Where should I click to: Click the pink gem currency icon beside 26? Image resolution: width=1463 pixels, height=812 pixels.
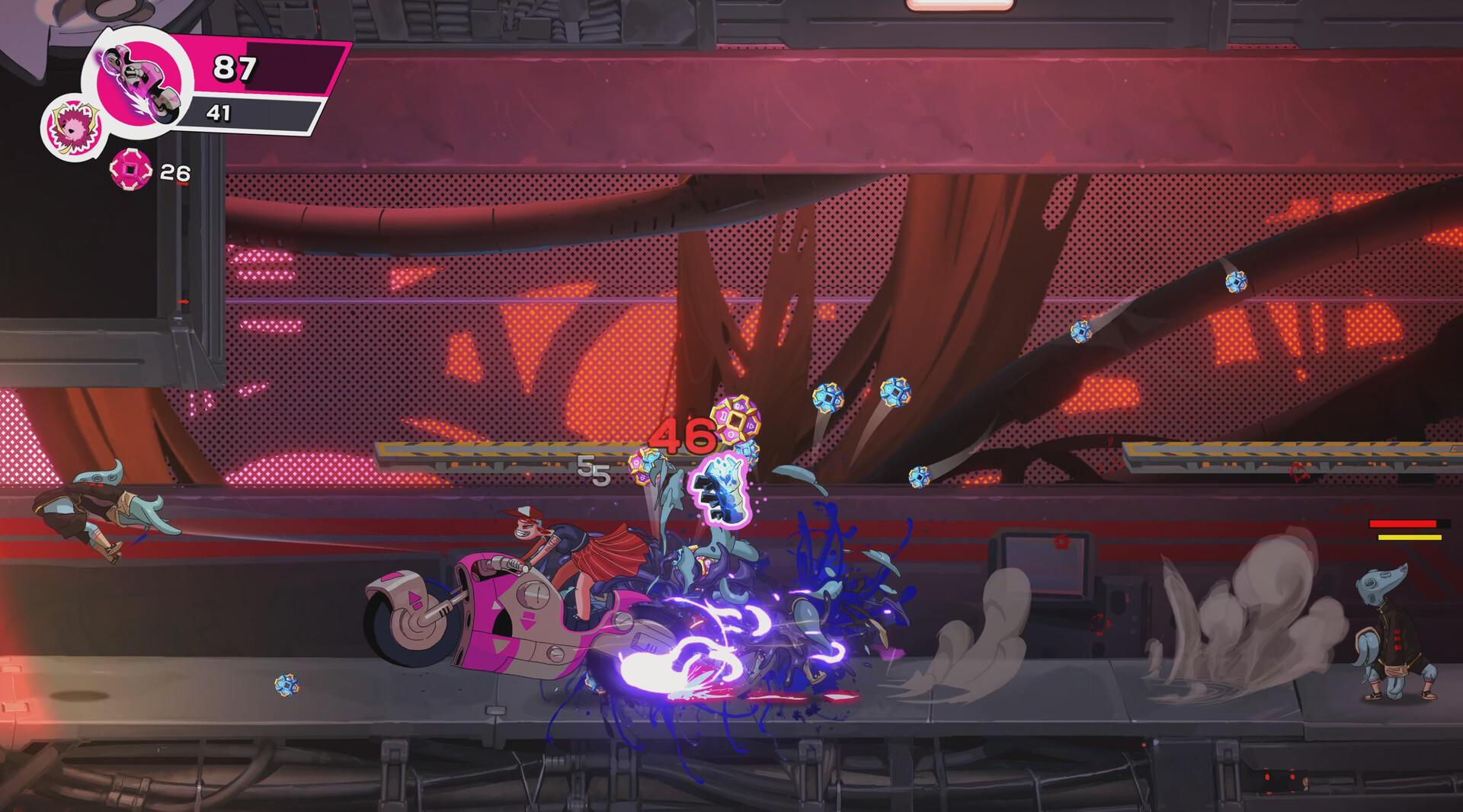pyautogui.click(x=131, y=169)
